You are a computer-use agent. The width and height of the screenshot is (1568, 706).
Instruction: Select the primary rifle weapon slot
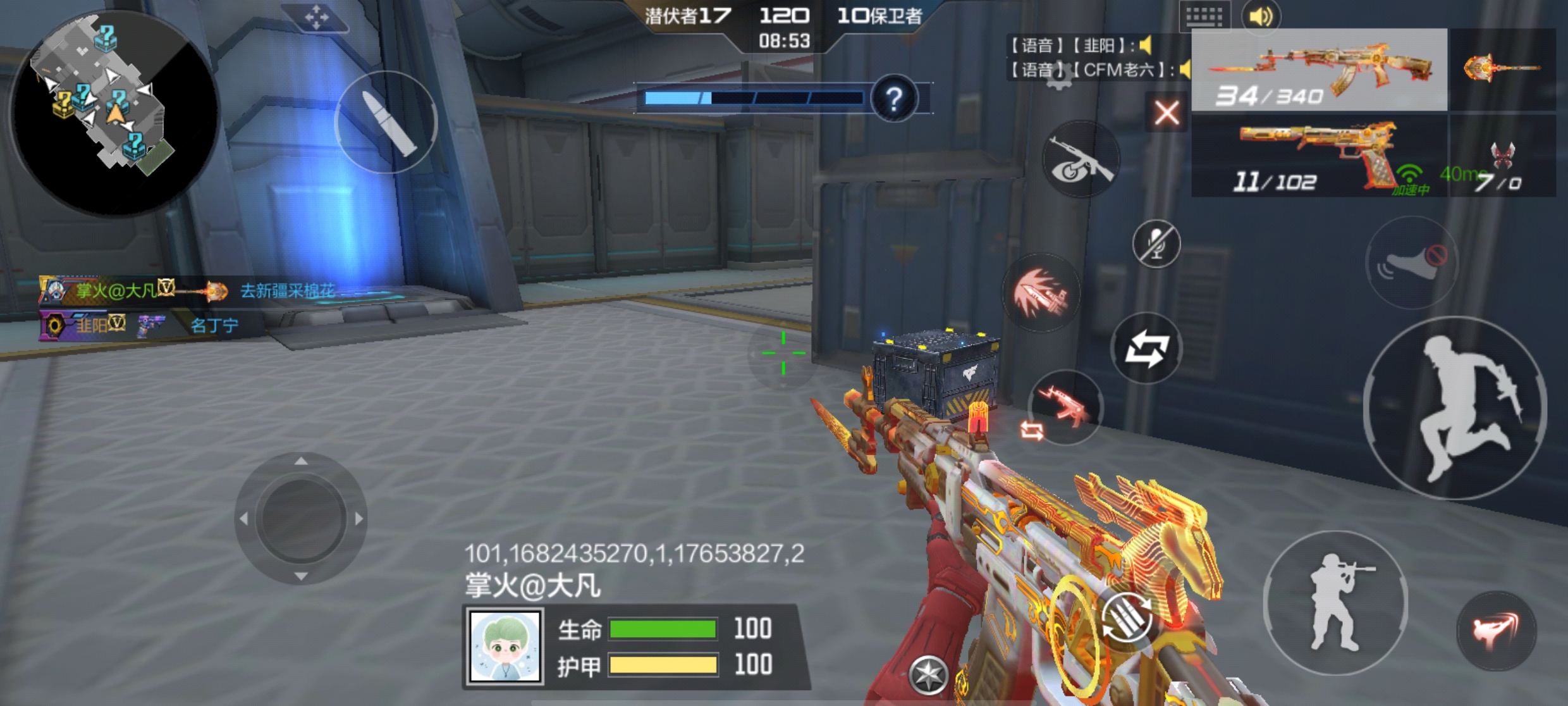[x=1319, y=70]
